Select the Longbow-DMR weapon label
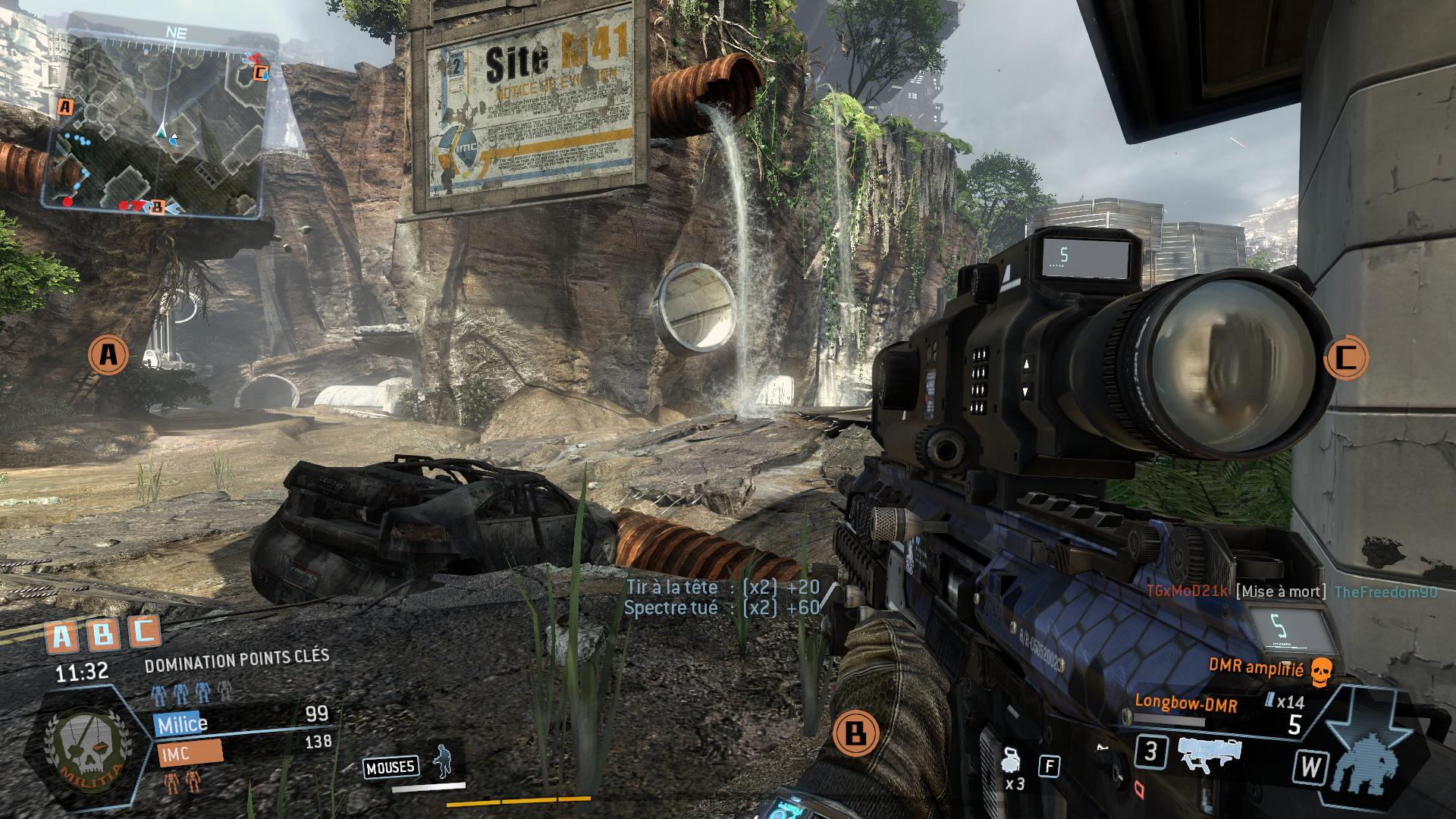The height and width of the screenshot is (819, 1456). (x=1185, y=704)
